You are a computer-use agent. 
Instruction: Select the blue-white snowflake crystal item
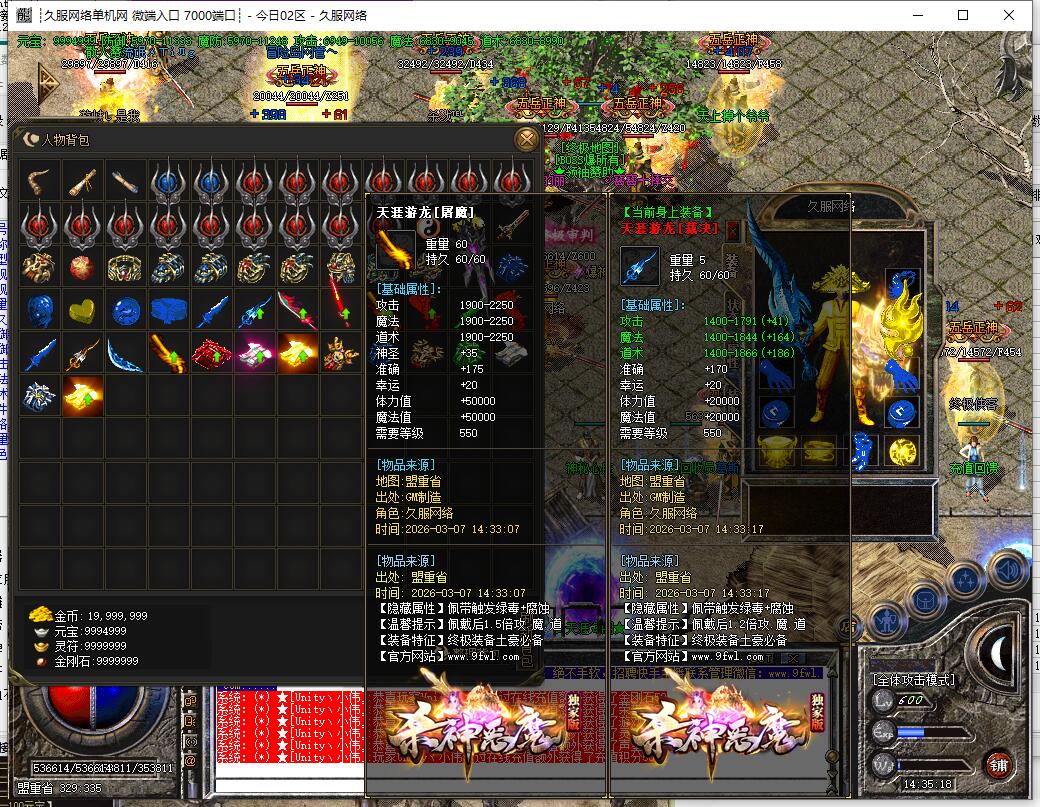pyautogui.click(x=40, y=397)
